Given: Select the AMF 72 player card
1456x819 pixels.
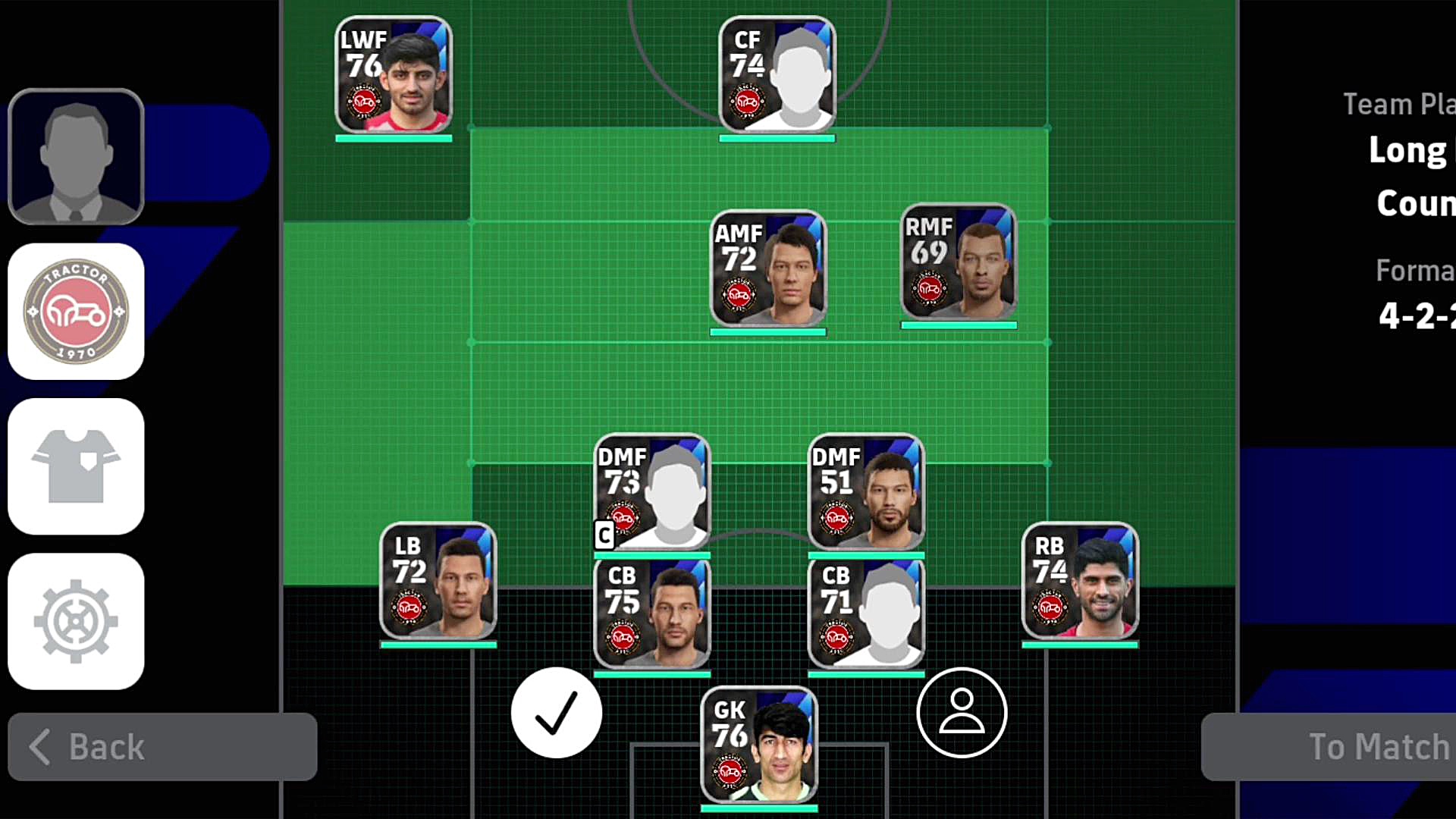Looking at the screenshot, I should point(768,268).
